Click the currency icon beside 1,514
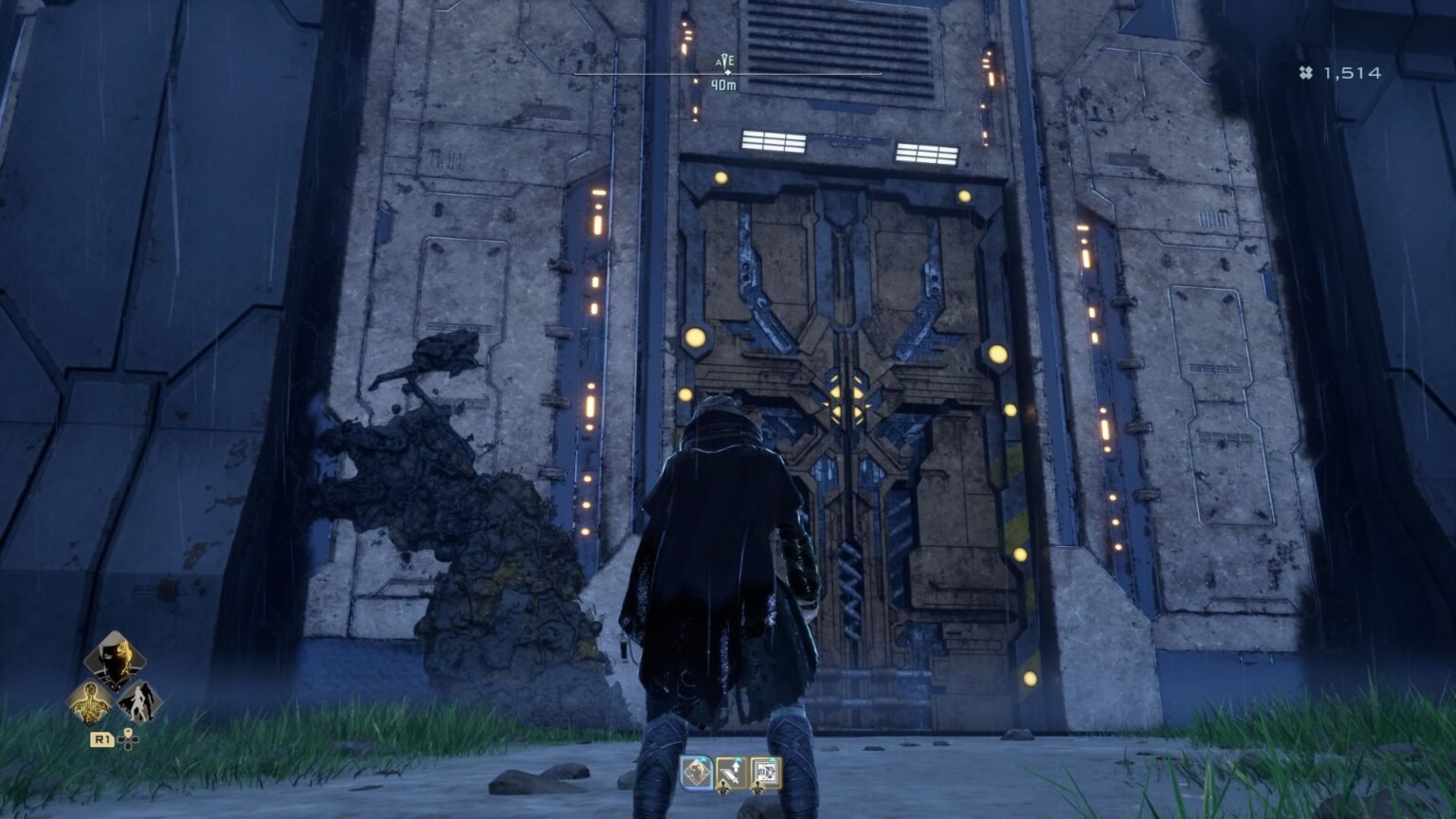The width and height of the screenshot is (1456, 819). pyautogui.click(x=1306, y=69)
